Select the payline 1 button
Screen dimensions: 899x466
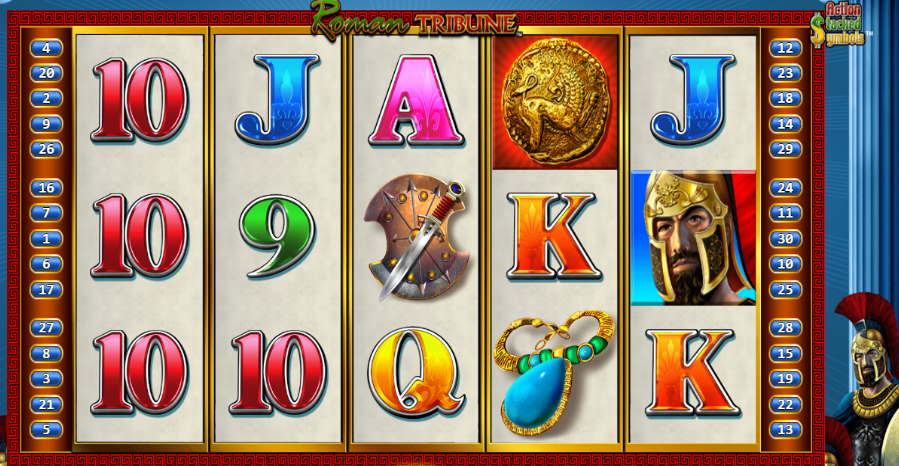click(x=46, y=239)
